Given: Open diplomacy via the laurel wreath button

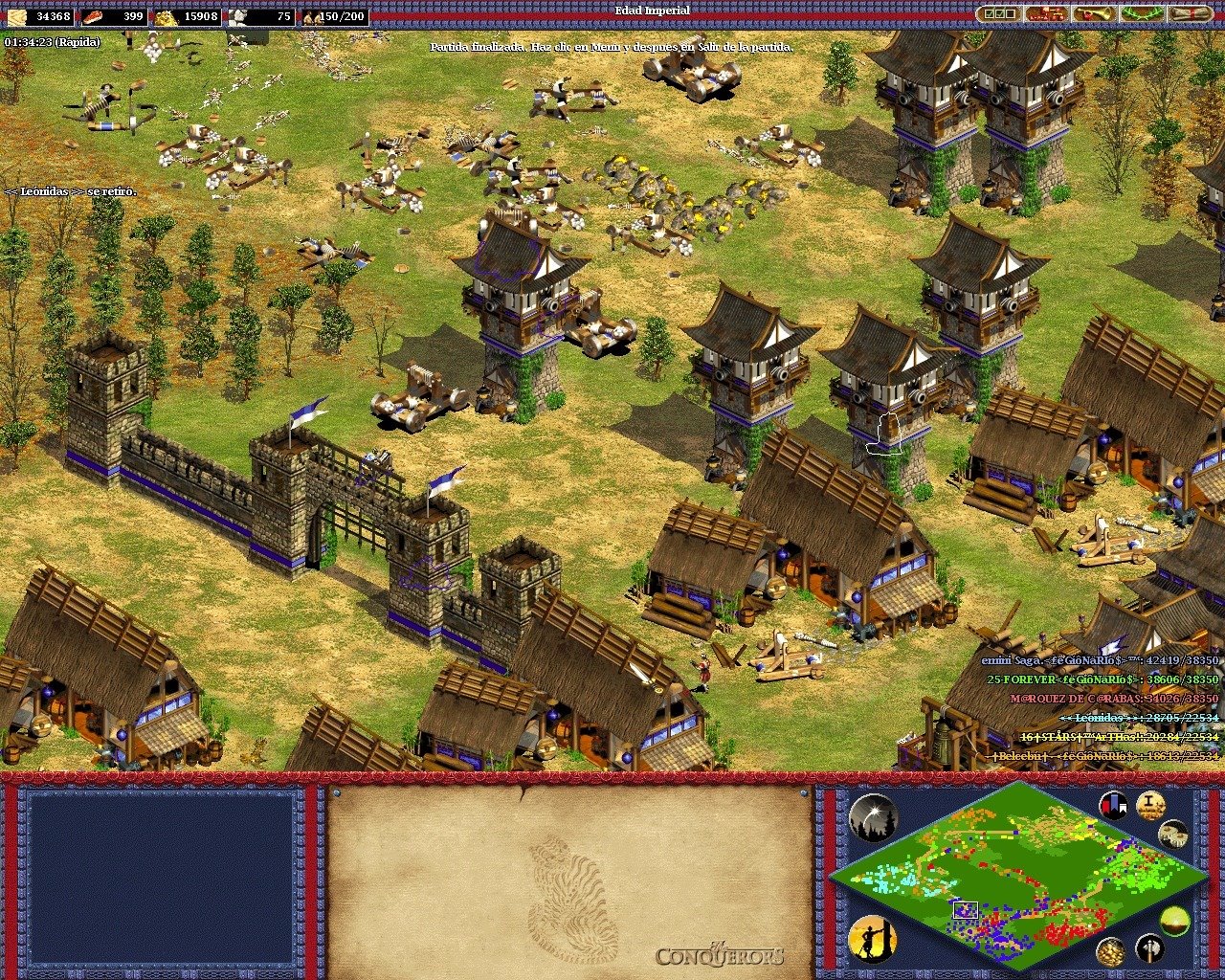Looking at the screenshot, I should (x=1143, y=14).
